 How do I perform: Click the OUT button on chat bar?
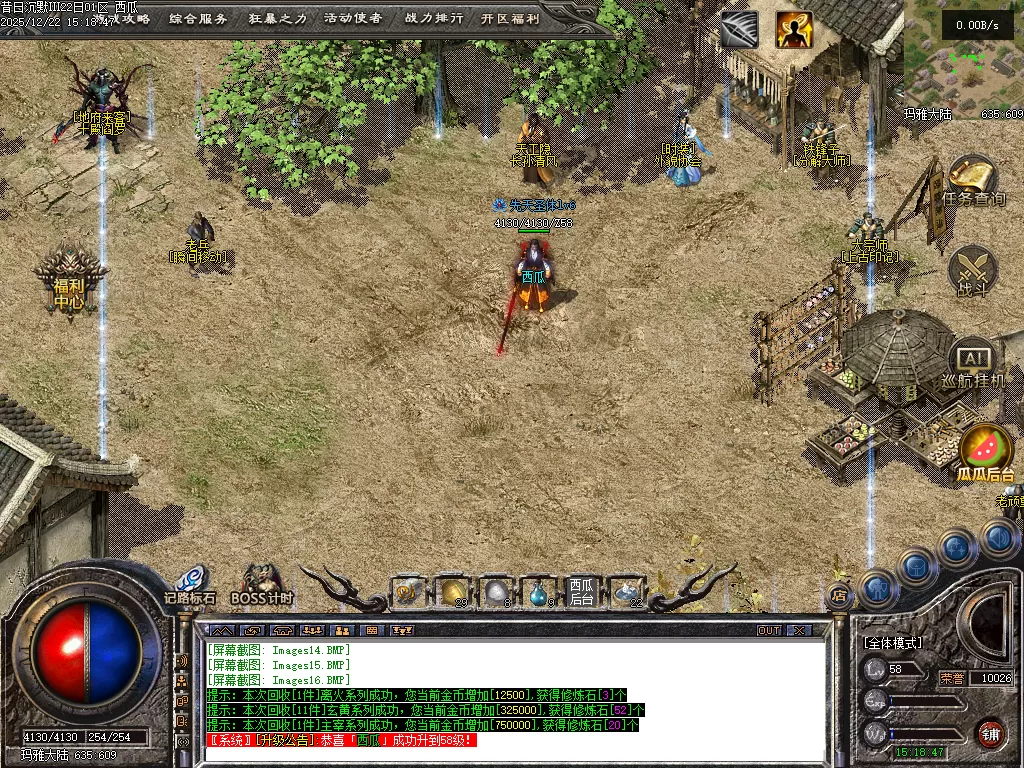769,631
